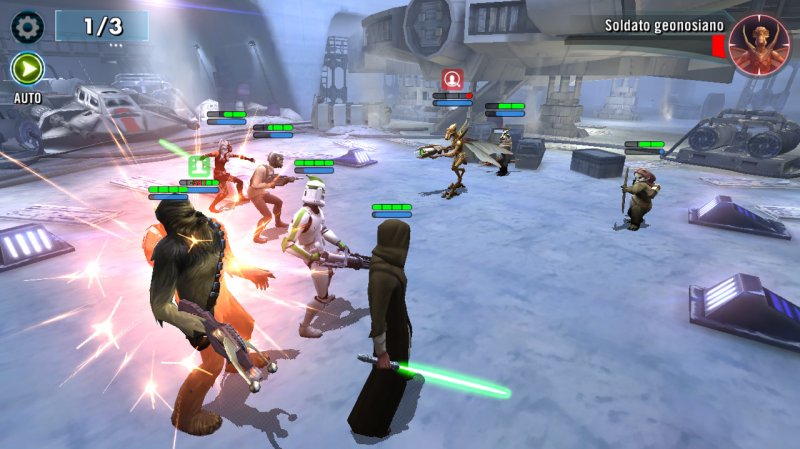Open the settings gear menu
Screen dimensions: 800x449
27,25
